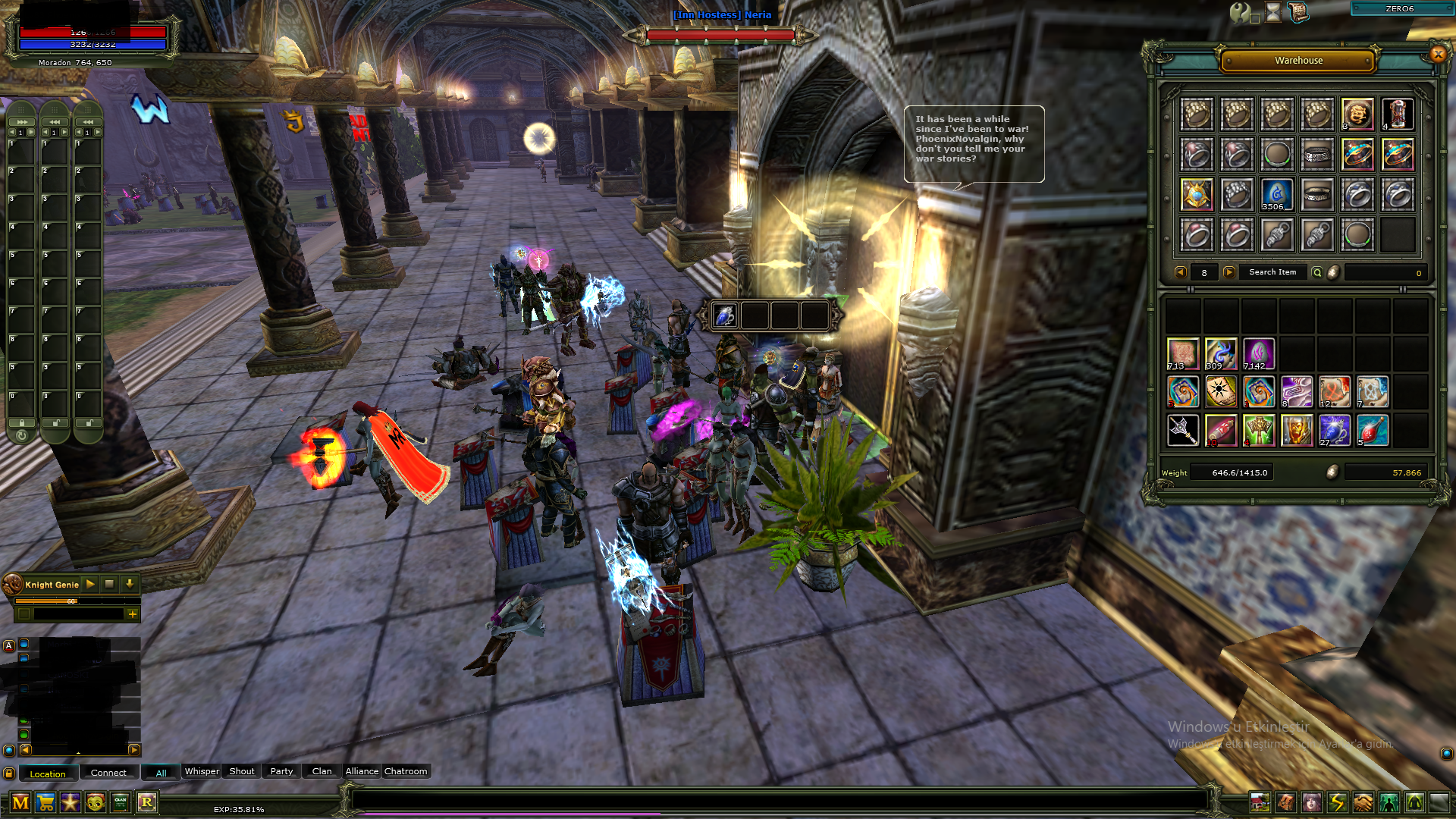Click the Search Item button
The image size is (1456, 819).
[x=1272, y=272]
